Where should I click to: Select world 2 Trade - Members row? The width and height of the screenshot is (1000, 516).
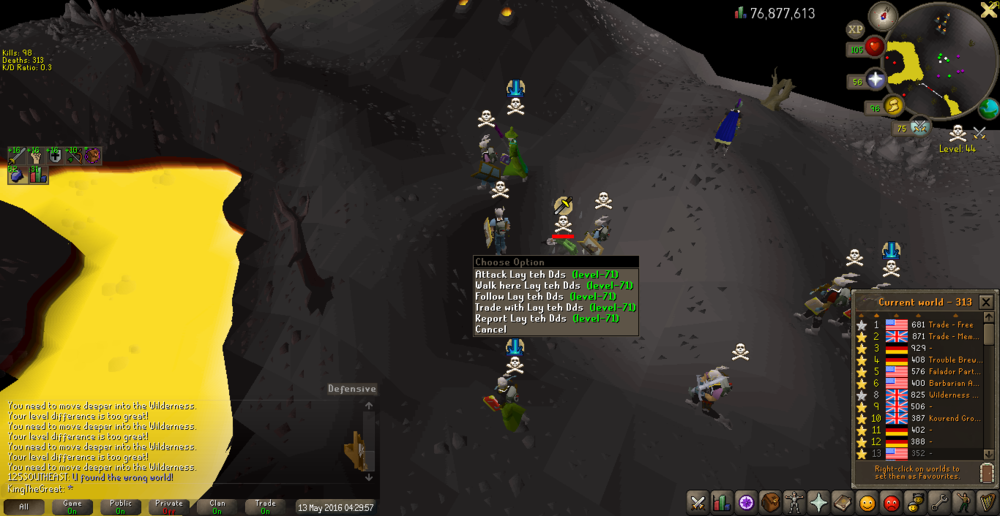pos(920,337)
